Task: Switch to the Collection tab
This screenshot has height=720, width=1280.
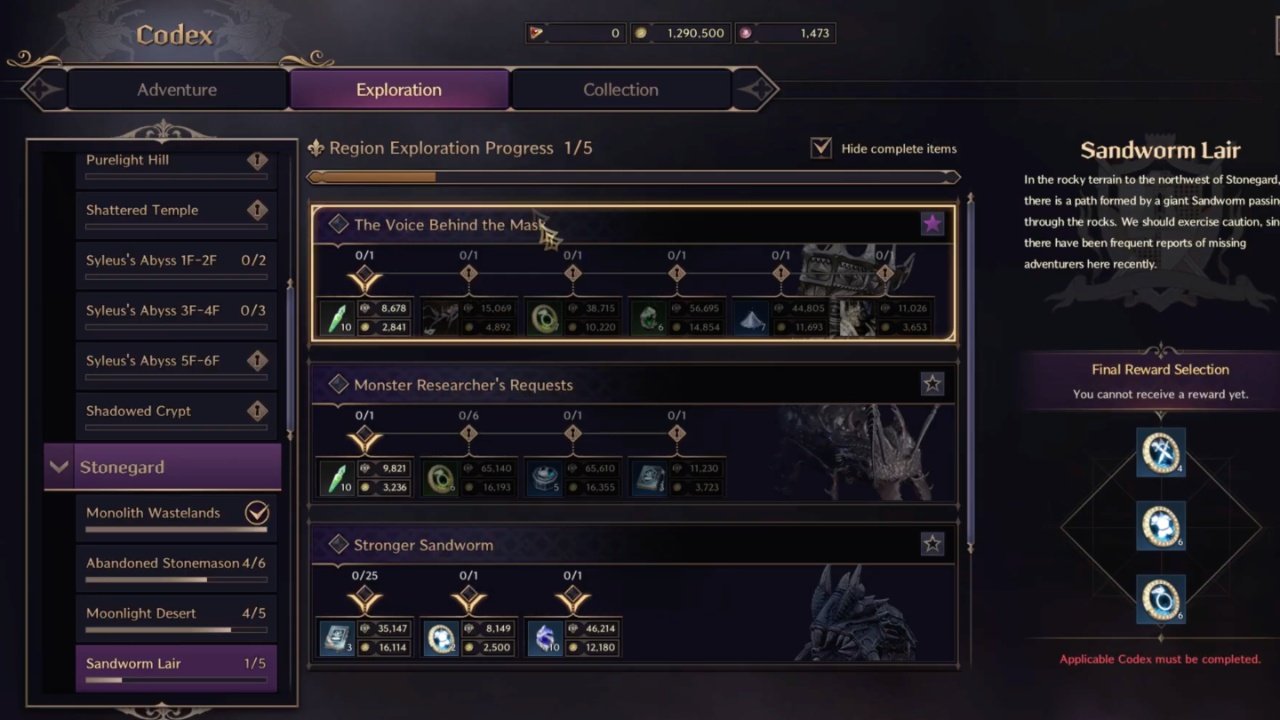Action: (620, 89)
